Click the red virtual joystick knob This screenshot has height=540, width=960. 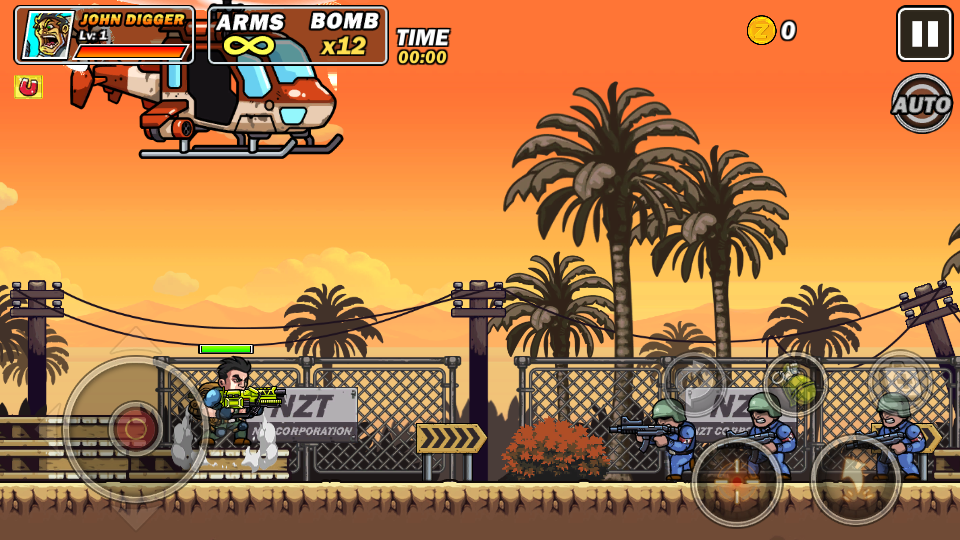coord(135,429)
